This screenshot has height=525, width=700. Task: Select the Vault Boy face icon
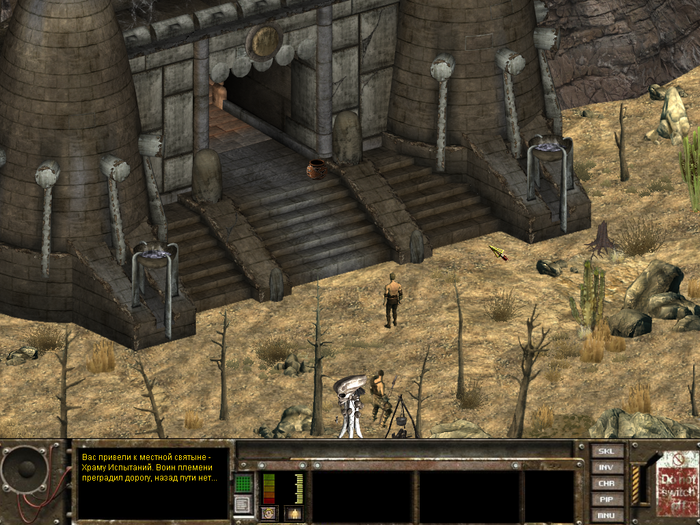269,513
